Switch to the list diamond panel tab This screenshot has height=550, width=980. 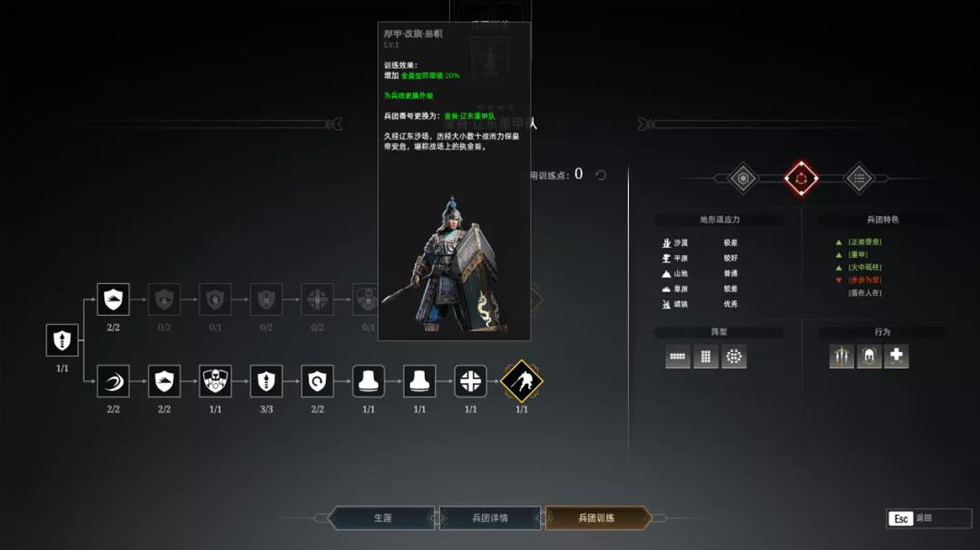(859, 178)
